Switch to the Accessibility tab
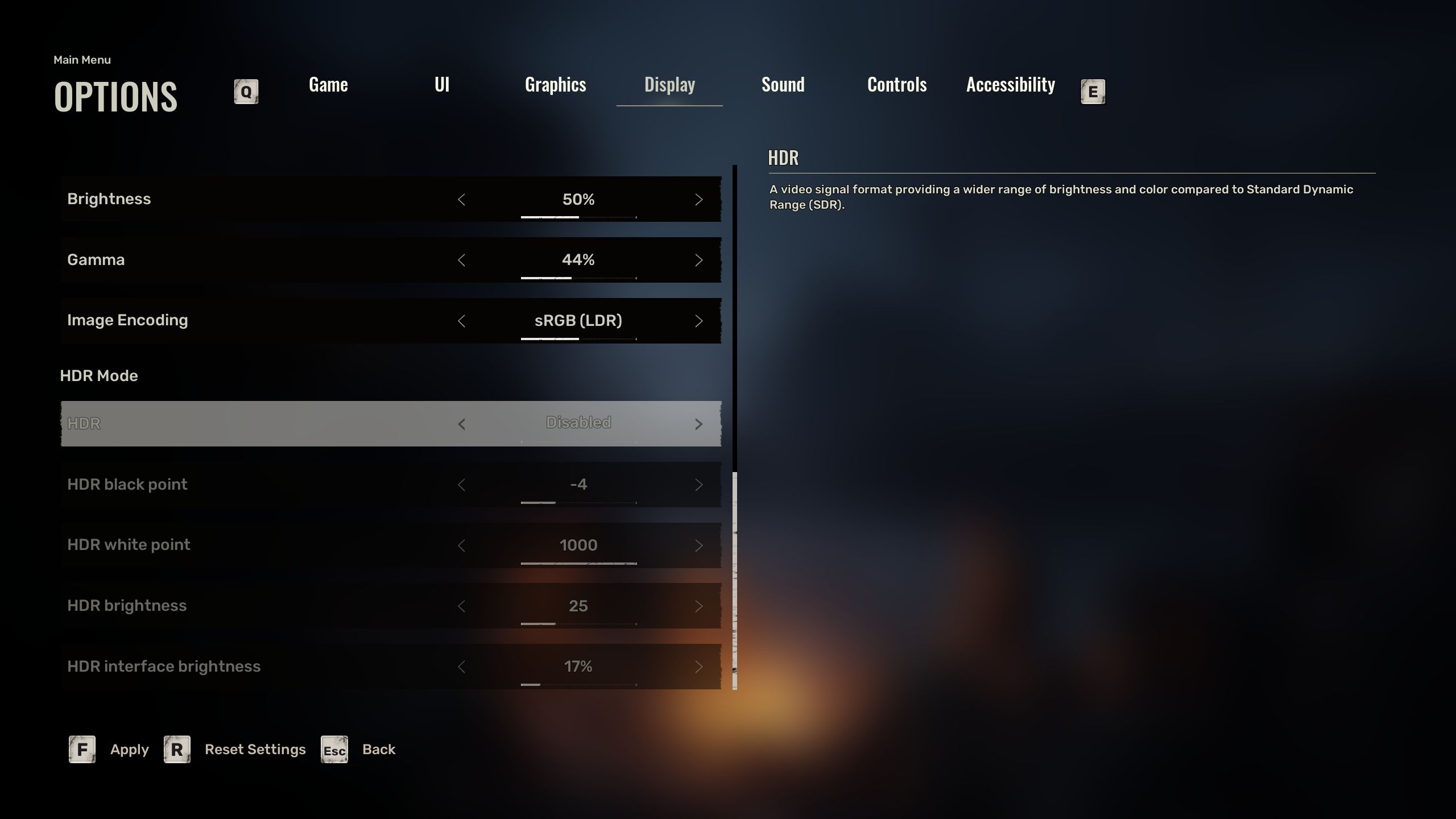Image resolution: width=1456 pixels, height=819 pixels. coord(1011,85)
